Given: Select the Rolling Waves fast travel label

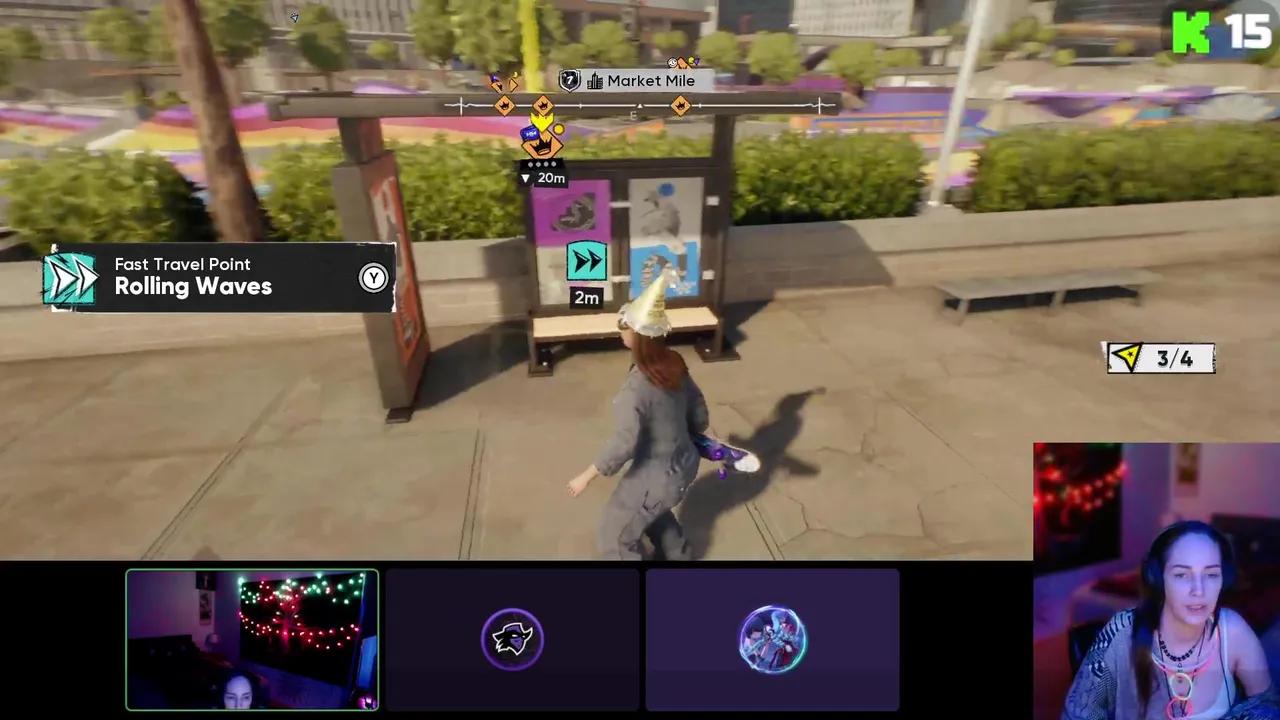Looking at the screenshot, I should tap(193, 287).
